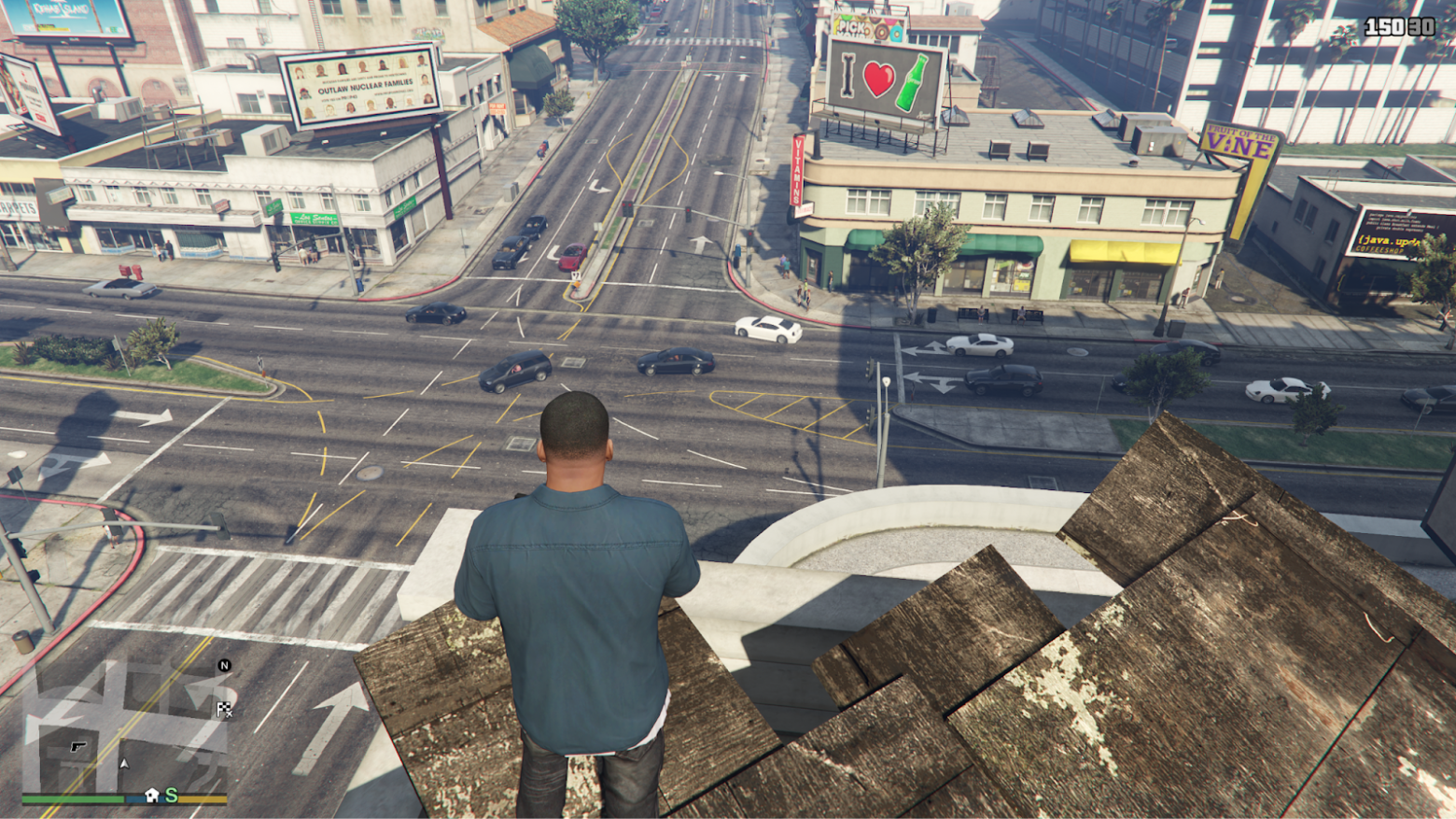This screenshot has height=819, width=1456.
Task: Click the pistol gun-shop blip on minimap
Action: [x=77, y=746]
